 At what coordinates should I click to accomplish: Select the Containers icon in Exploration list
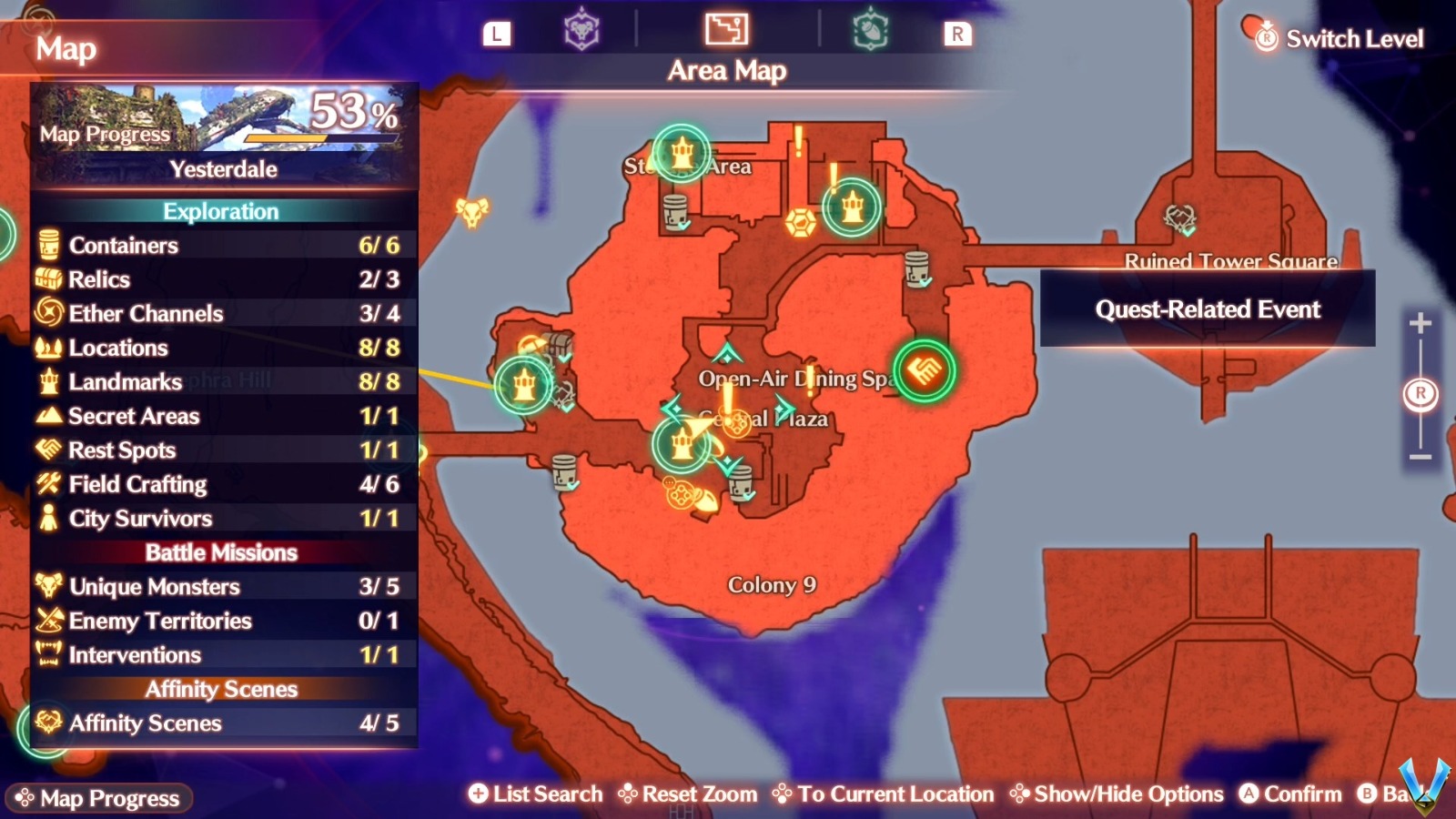pyautogui.click(x=47, y=245)
